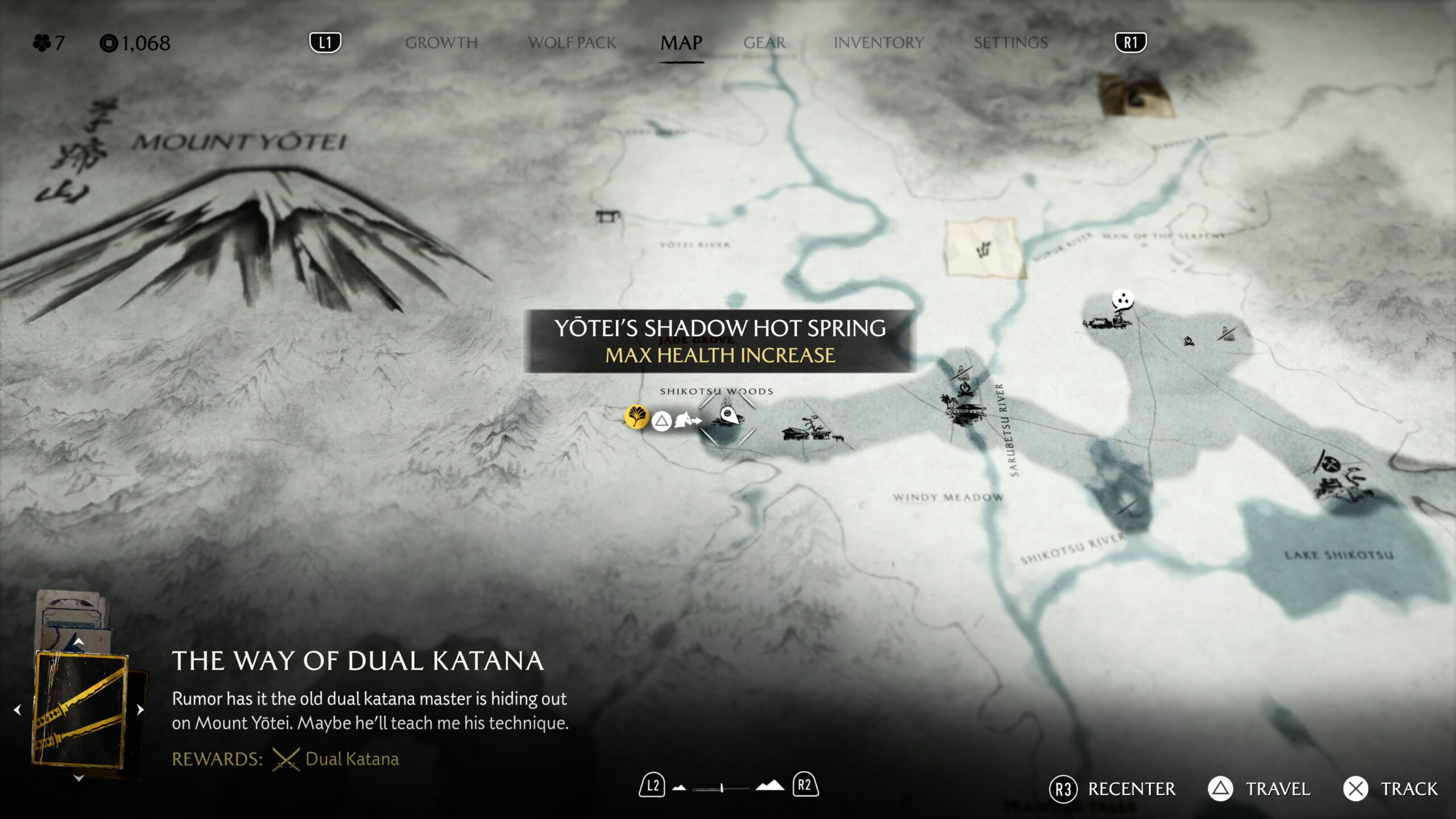This screenshot has width=1456, height=819.
Task: Show the next quest card with right arrow
Action: (x=140, y=709)
